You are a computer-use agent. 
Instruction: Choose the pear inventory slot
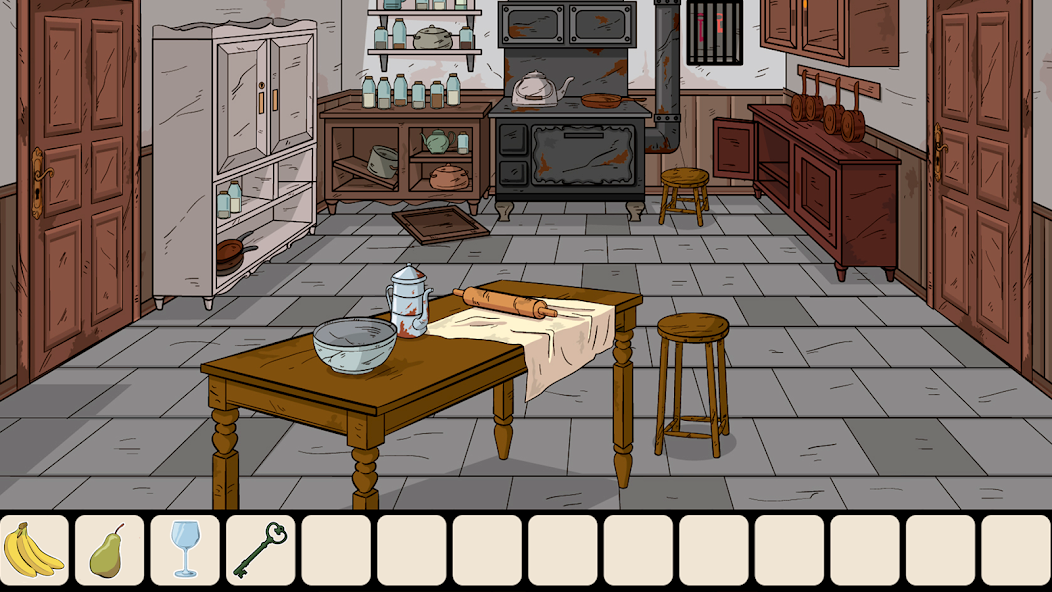tap(109, 550)
